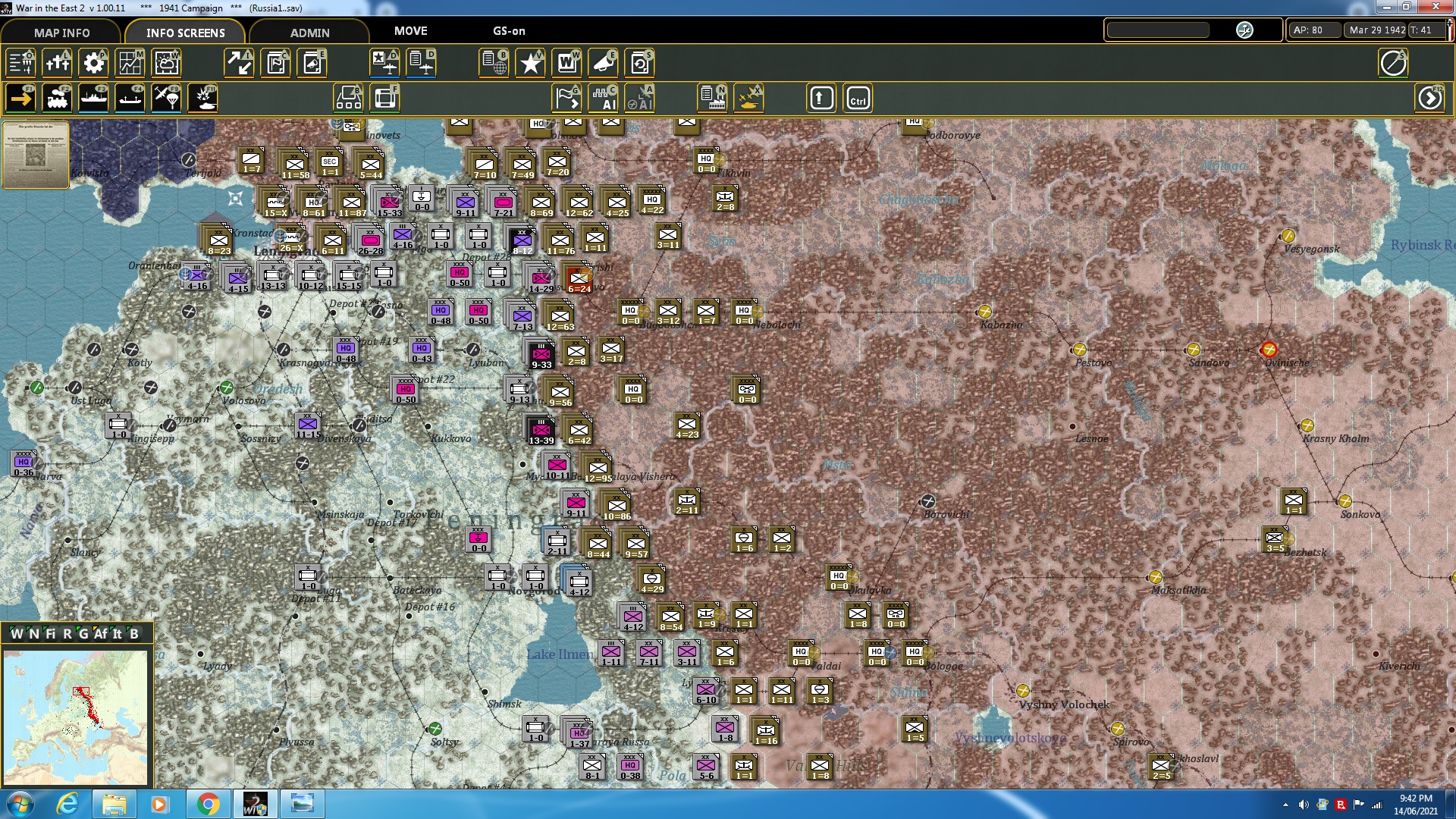Open the victory screen star icon
The height and width of the screenshot is (819, 1456).
pyautogui.click(x=531, y=63)
